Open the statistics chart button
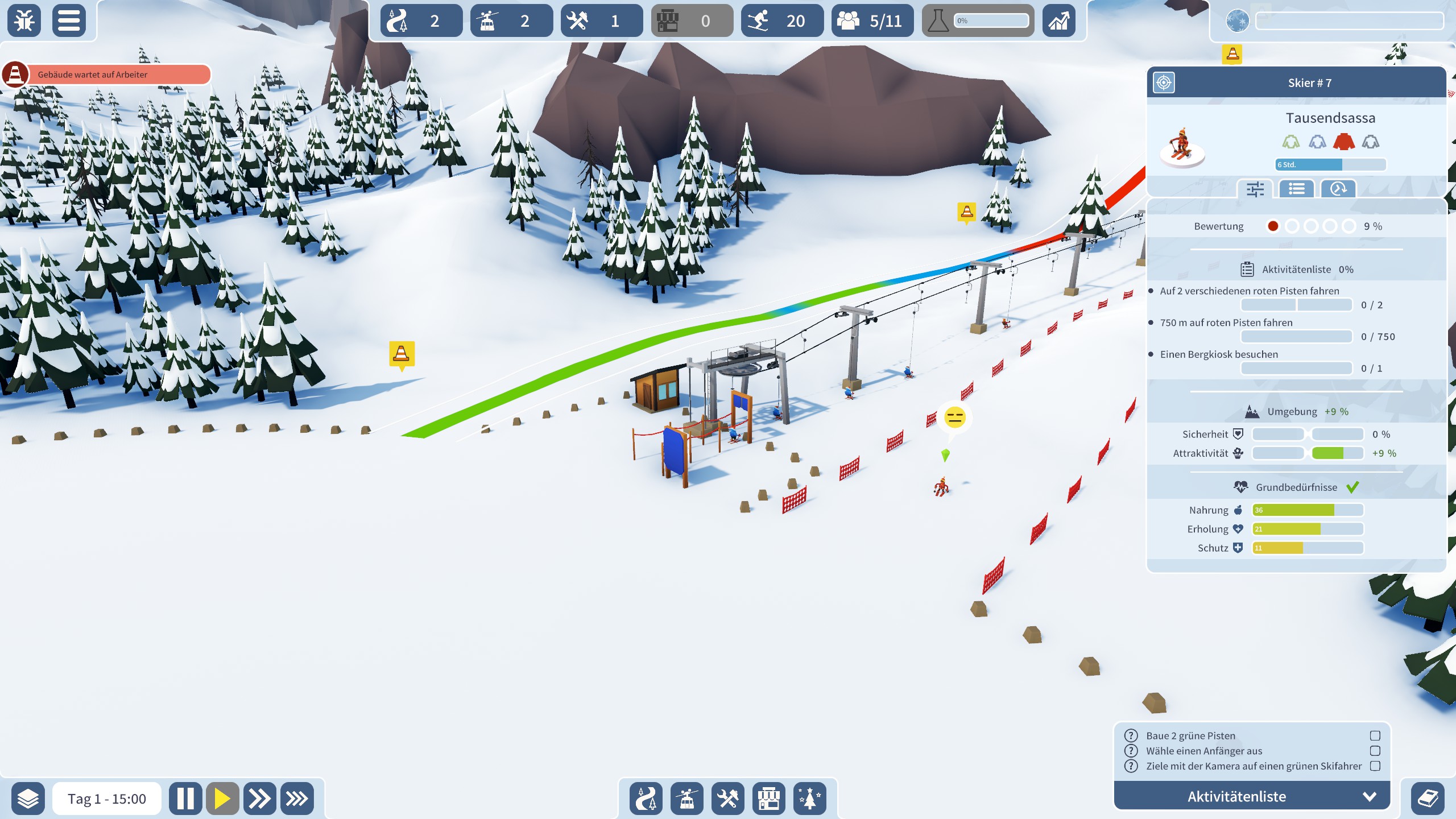 click(x=1058, y=21)
